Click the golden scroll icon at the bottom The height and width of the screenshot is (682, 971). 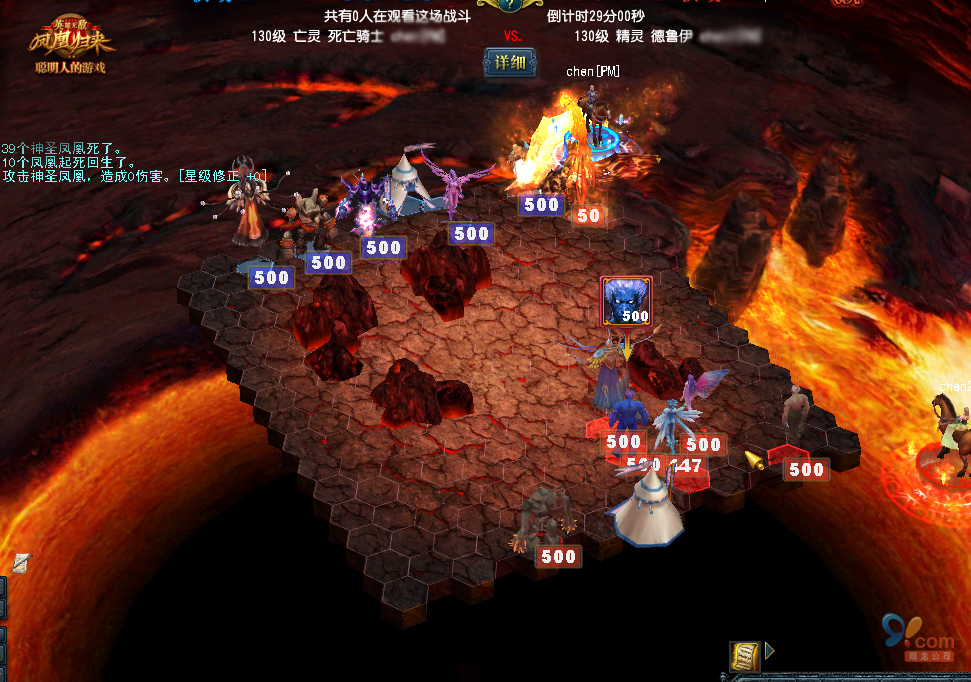click(x=744, y=656)
